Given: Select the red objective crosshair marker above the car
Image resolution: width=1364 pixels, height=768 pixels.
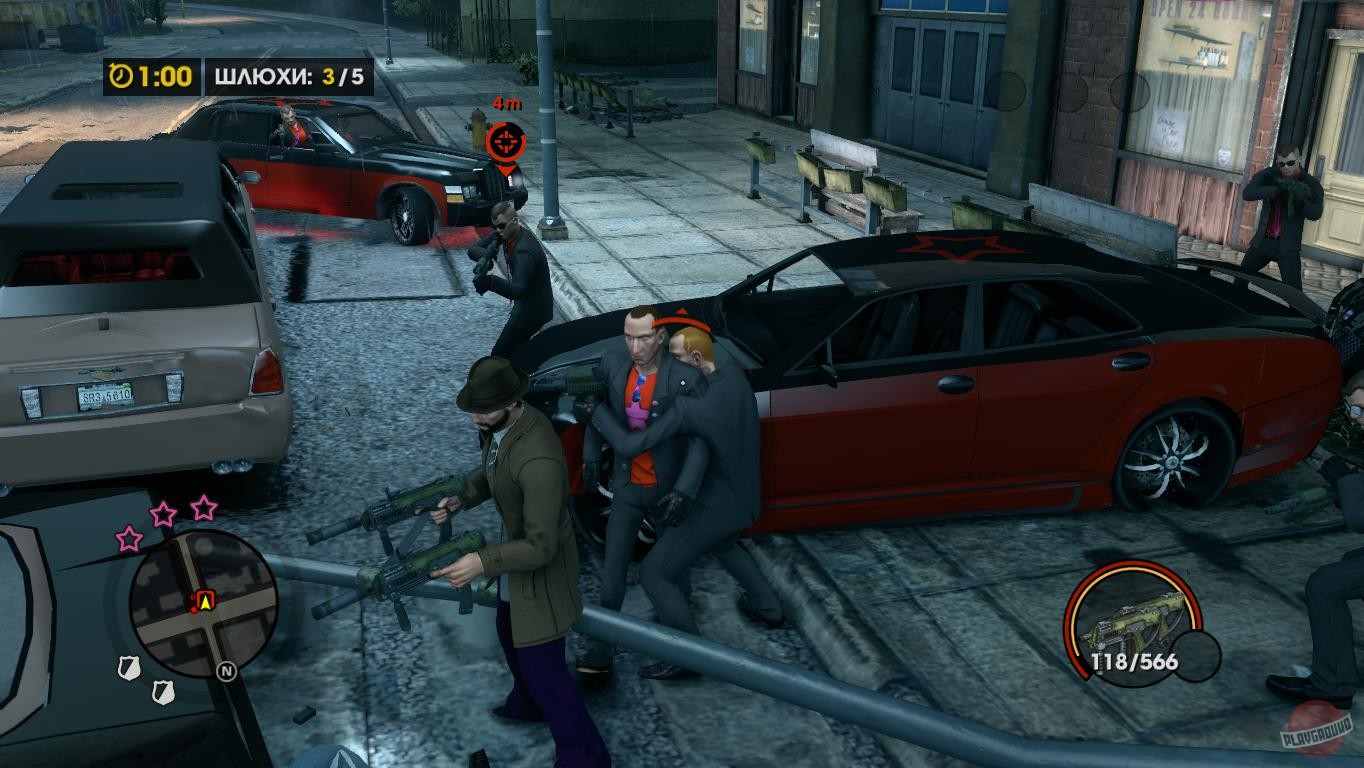Looking at the screenshot, I should click(506, 141).
